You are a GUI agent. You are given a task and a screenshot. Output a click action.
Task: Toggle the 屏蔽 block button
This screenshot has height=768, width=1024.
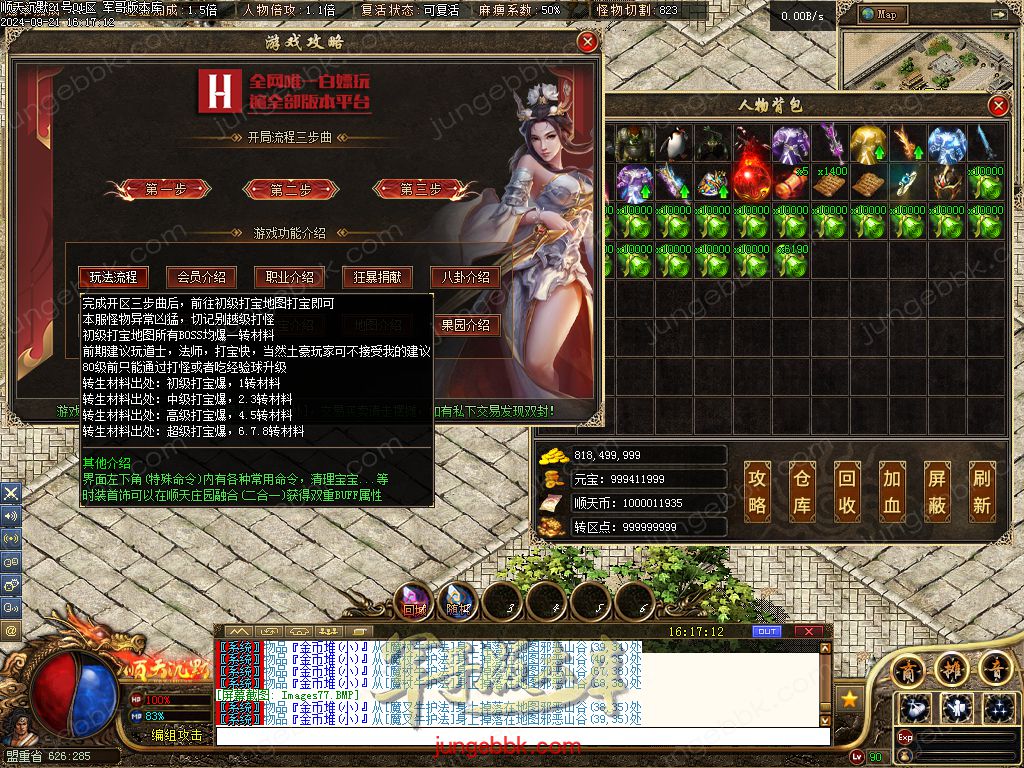click(937, 491)
